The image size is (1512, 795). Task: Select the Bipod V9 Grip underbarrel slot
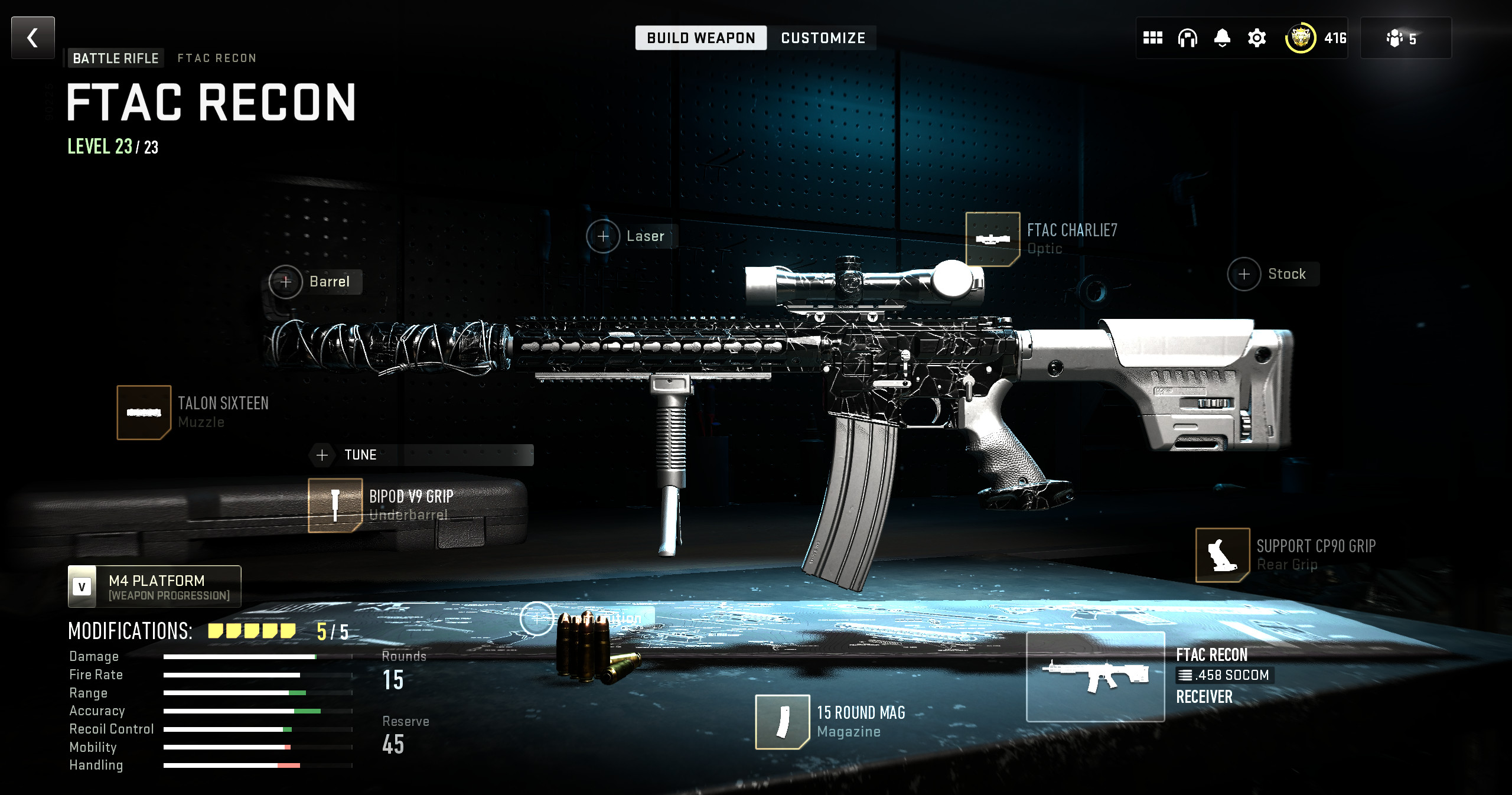coord(335,505)
